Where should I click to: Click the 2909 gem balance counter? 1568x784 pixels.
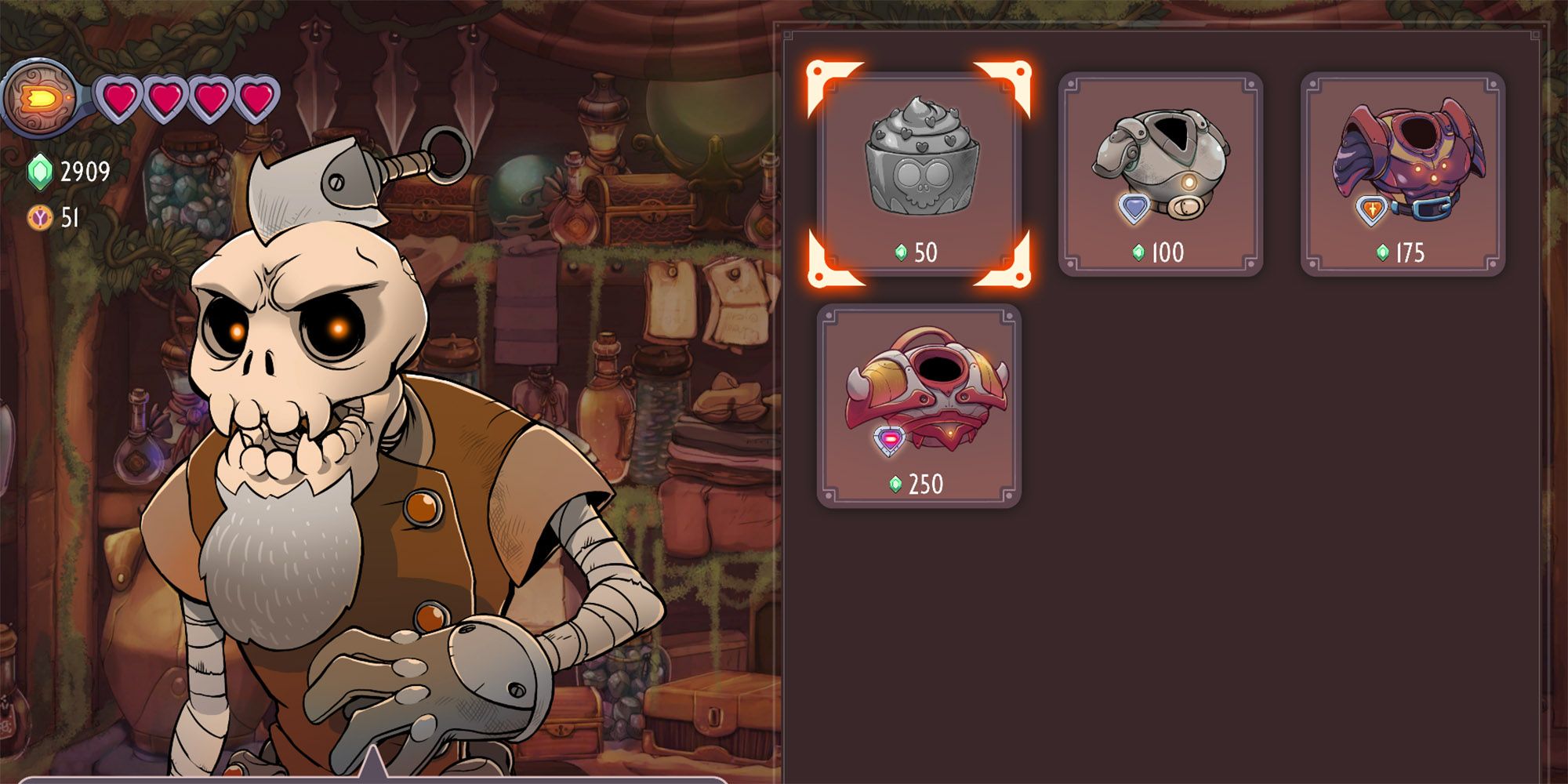click(x=85, y=169)
